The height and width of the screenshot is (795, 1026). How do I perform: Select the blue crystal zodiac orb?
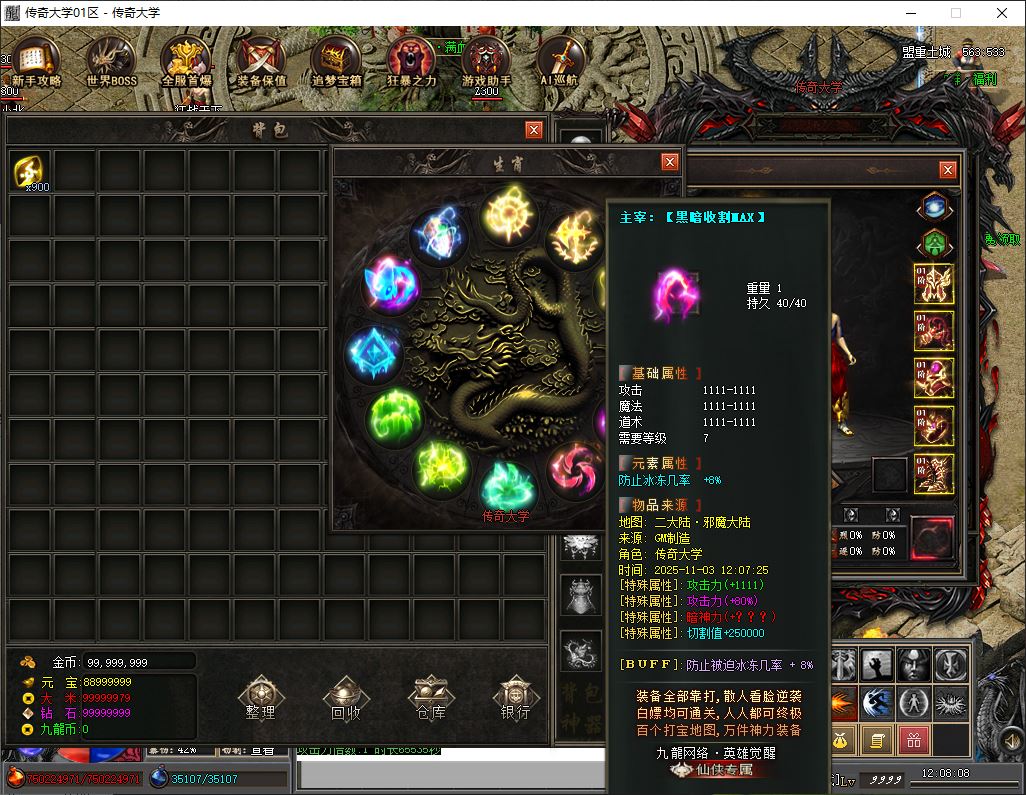[x=374, y=354]
